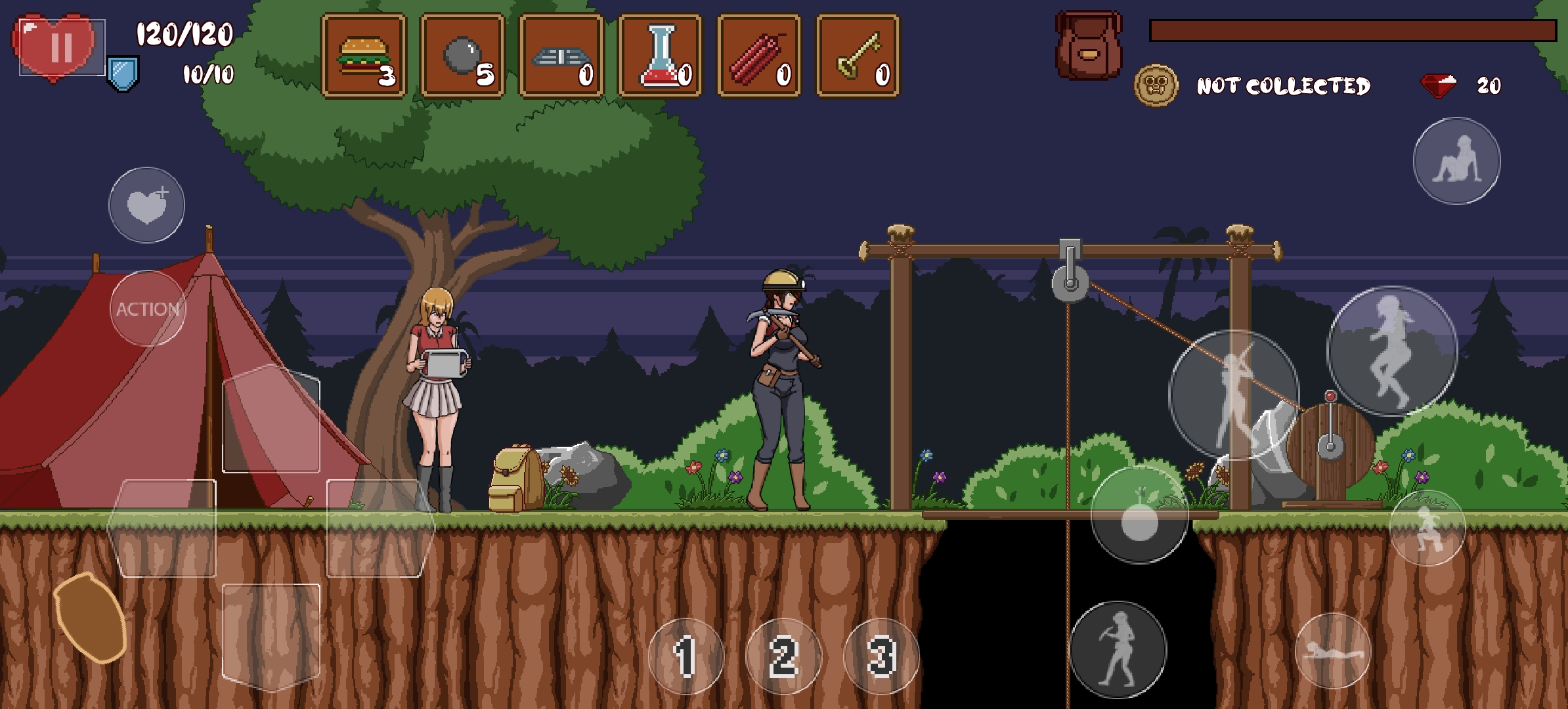
Task: Tap the lying-down pose button
Action: coord(1333,651)
